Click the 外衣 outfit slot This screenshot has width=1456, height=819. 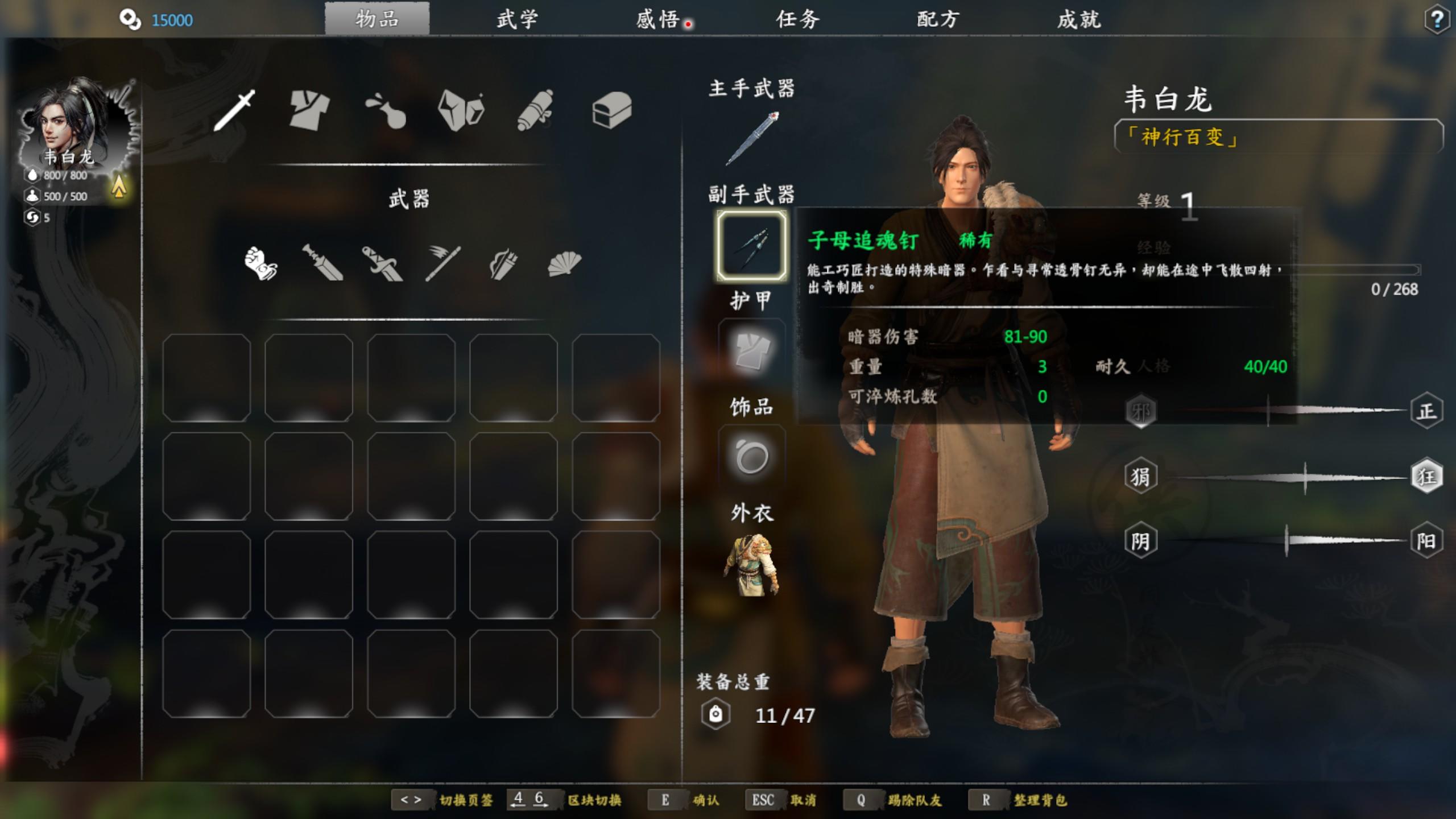tap(752, 564)
